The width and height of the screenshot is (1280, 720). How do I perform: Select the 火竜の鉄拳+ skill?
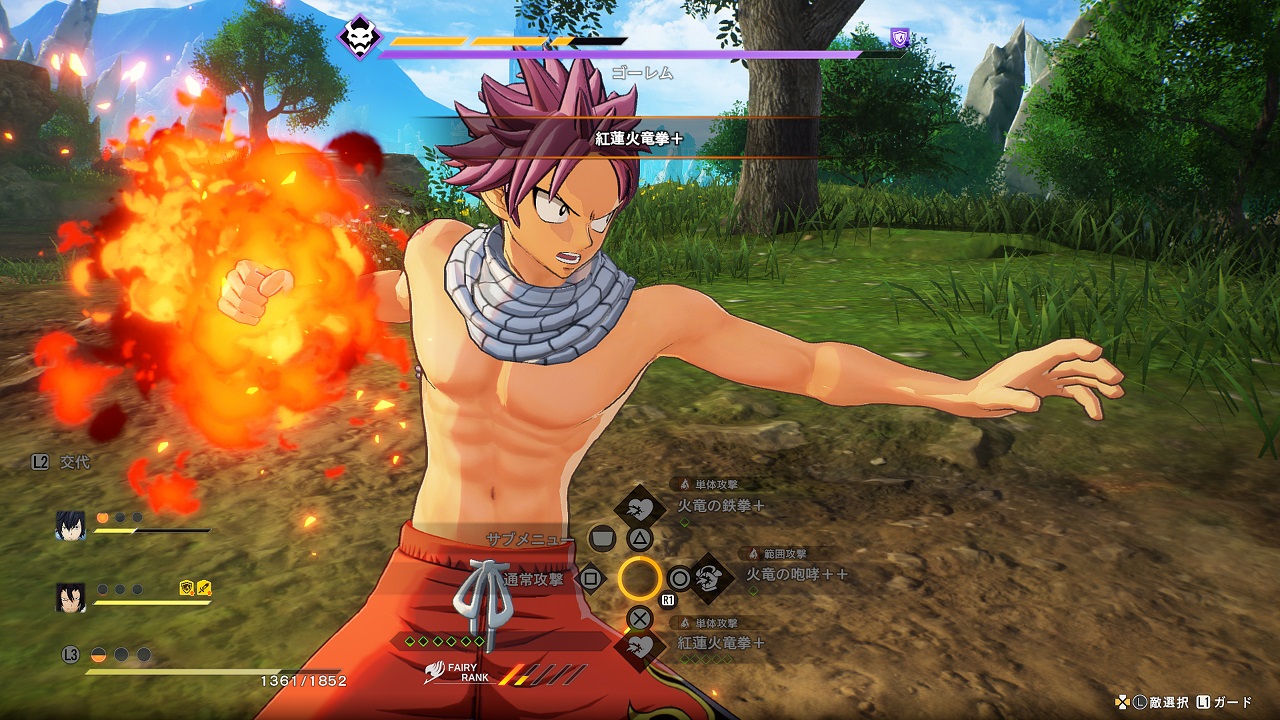click(721, 506)
